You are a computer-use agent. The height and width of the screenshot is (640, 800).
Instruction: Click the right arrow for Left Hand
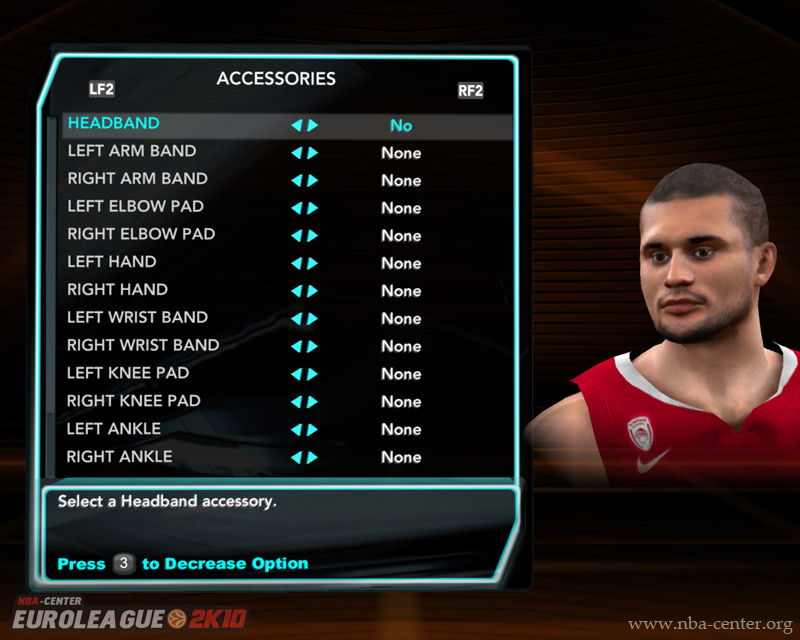(x=313, y=264)
